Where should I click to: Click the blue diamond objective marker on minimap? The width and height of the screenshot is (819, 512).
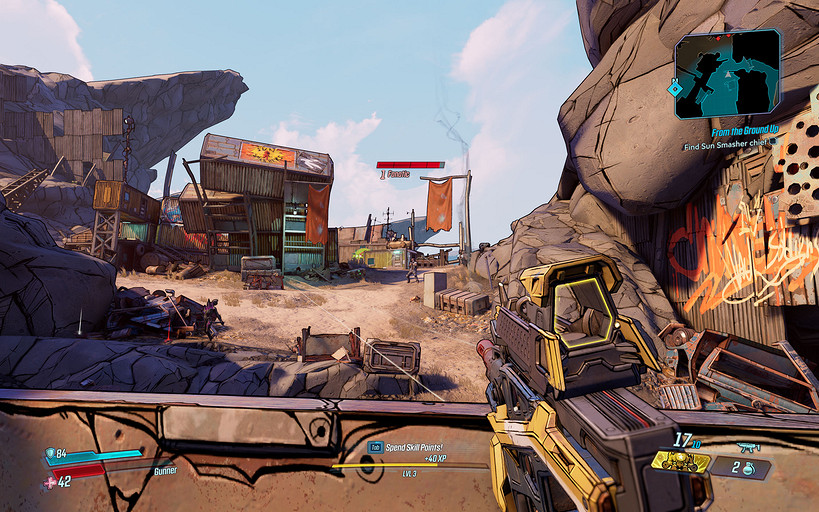tap(676, 88)
